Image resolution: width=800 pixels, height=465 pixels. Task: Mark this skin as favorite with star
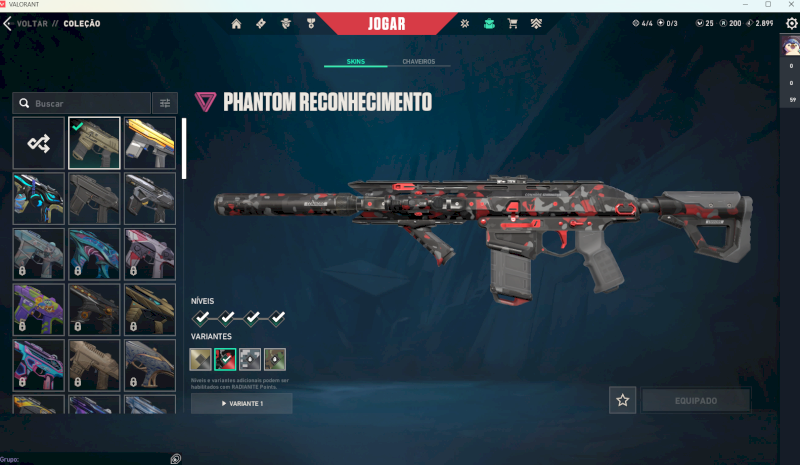(623, 400)
